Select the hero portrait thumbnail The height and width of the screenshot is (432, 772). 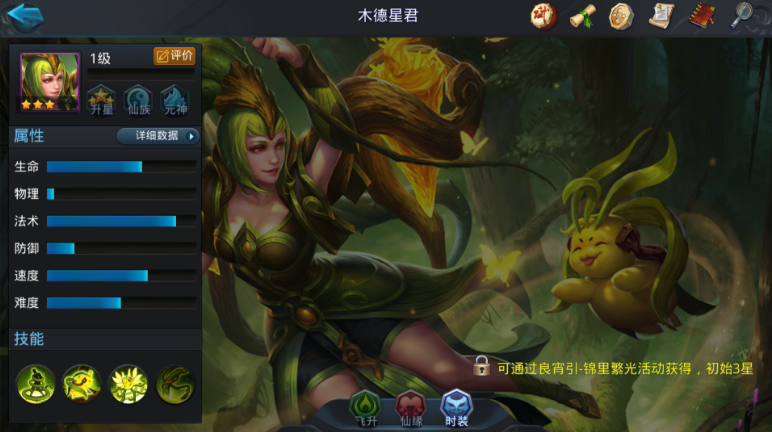(x=49, y=81)
